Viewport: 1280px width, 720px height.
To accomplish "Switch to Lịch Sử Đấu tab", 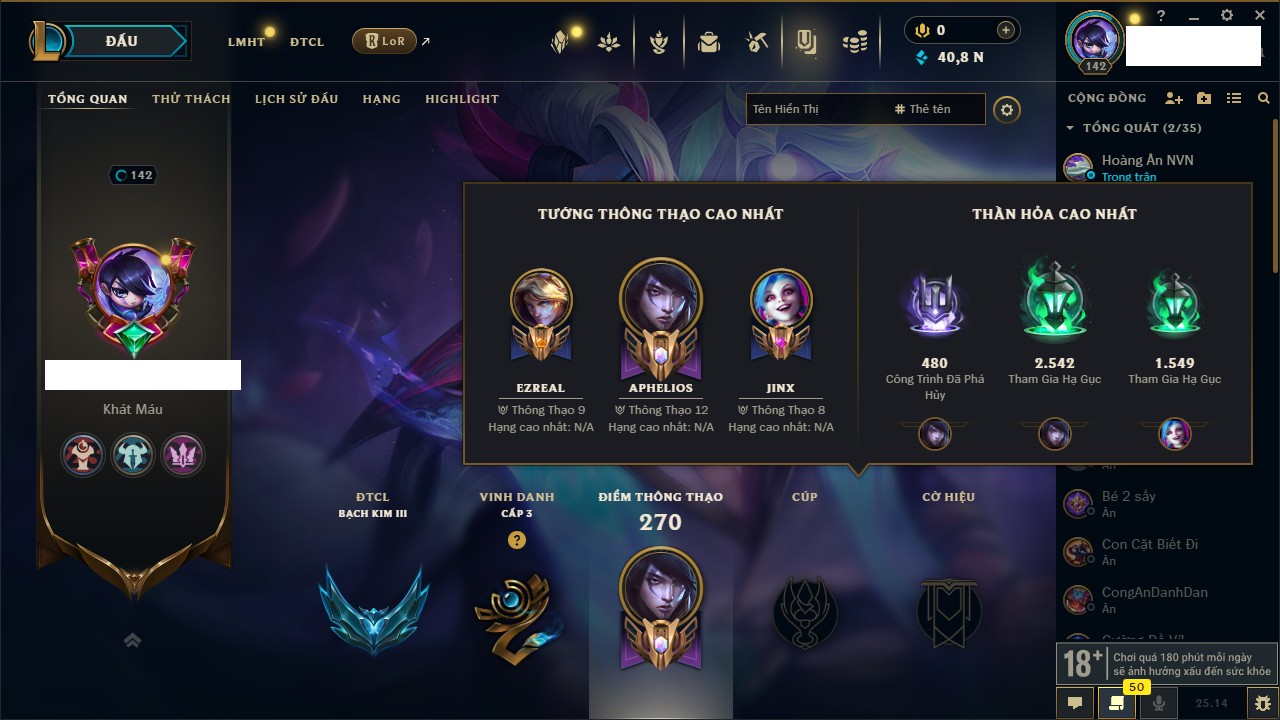I will (296, 99).
